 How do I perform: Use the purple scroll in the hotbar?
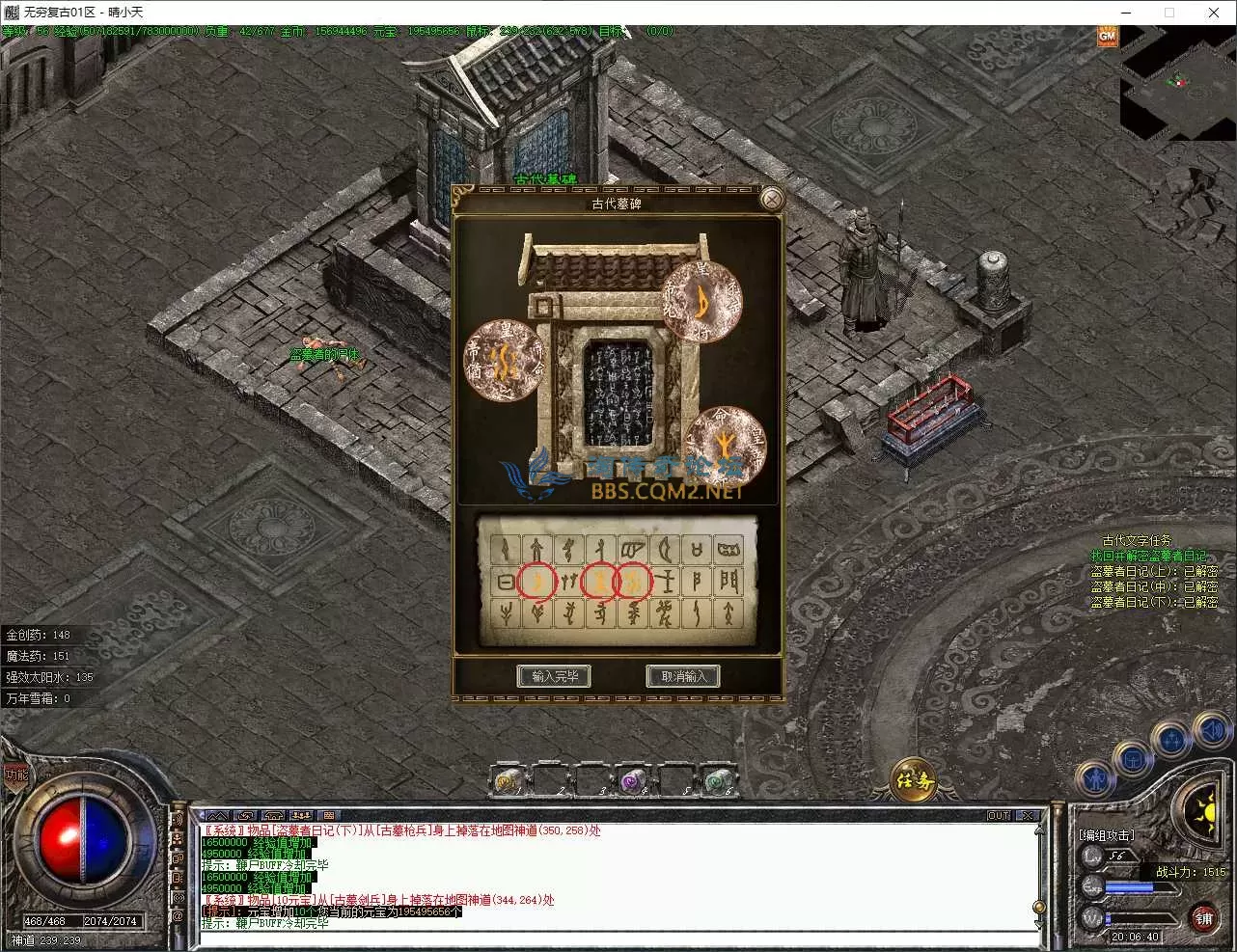click(633, 781)
